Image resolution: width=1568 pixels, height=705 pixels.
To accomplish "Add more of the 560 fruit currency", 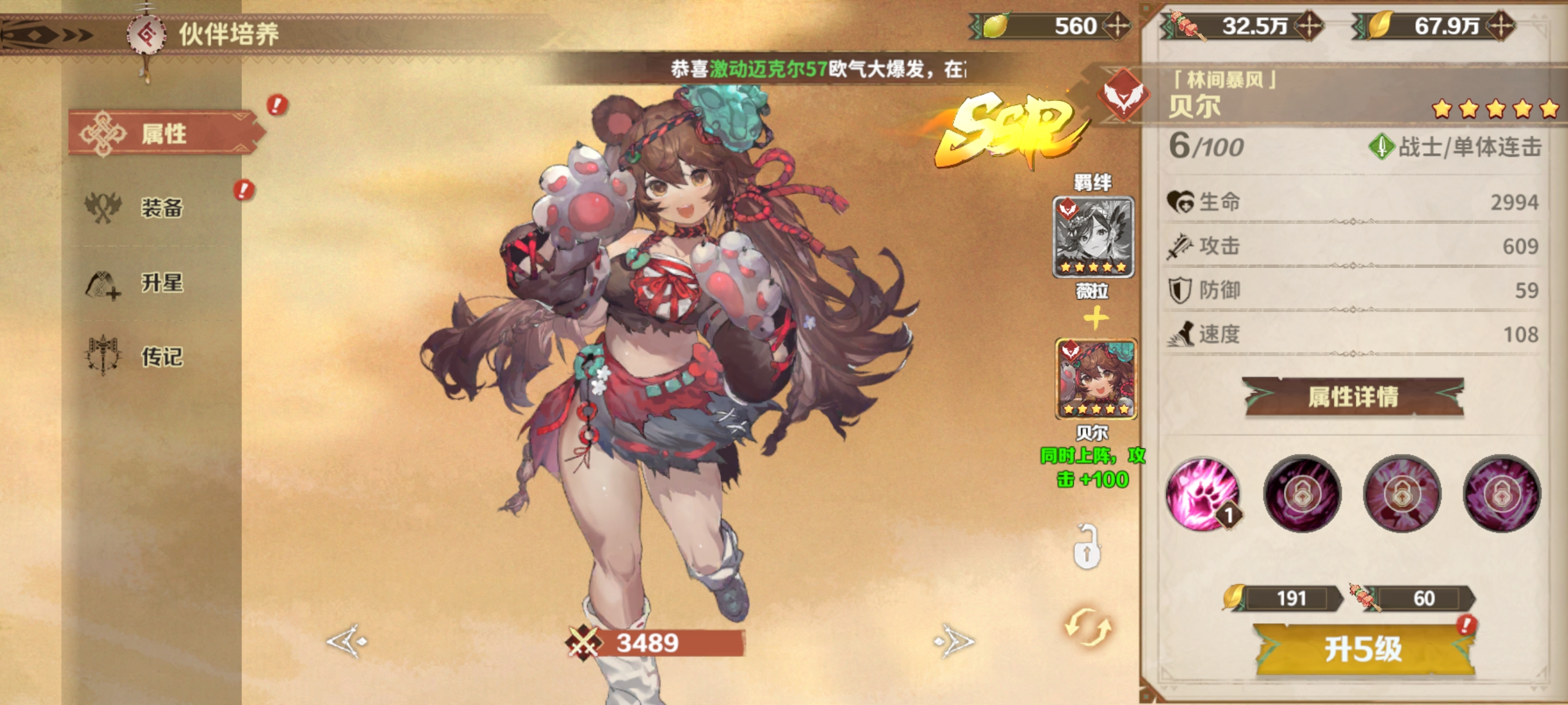I will click(x=1118, y=26).
